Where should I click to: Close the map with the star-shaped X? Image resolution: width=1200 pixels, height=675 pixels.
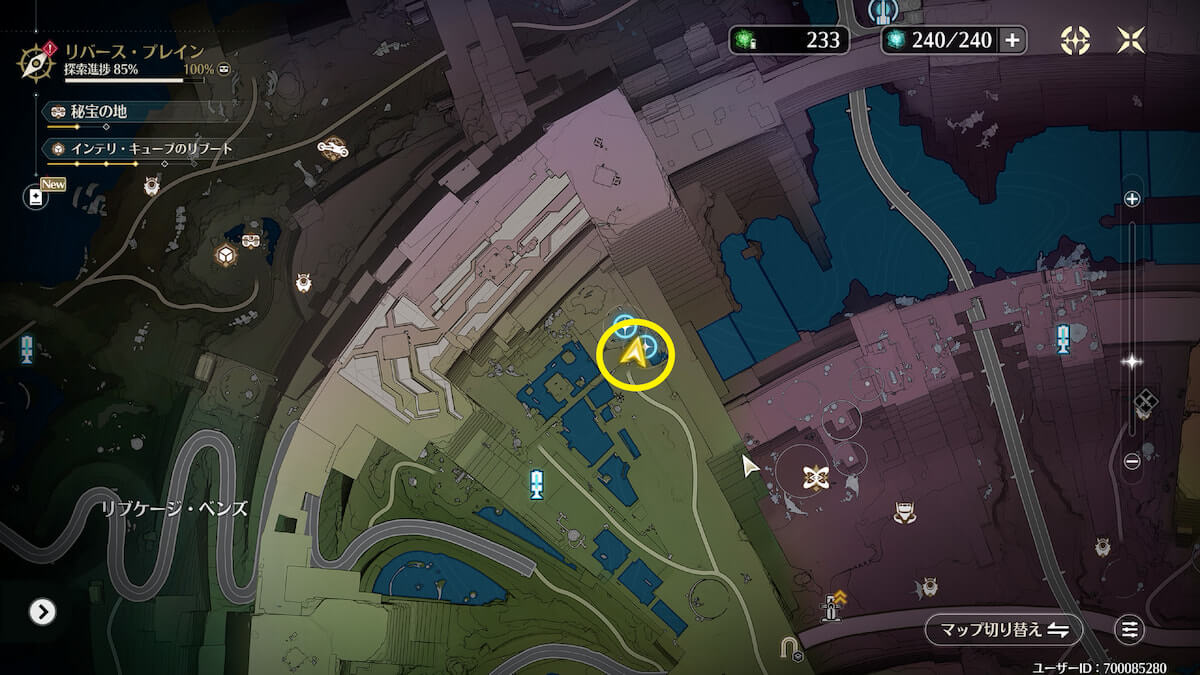(x=1130, y=40)
